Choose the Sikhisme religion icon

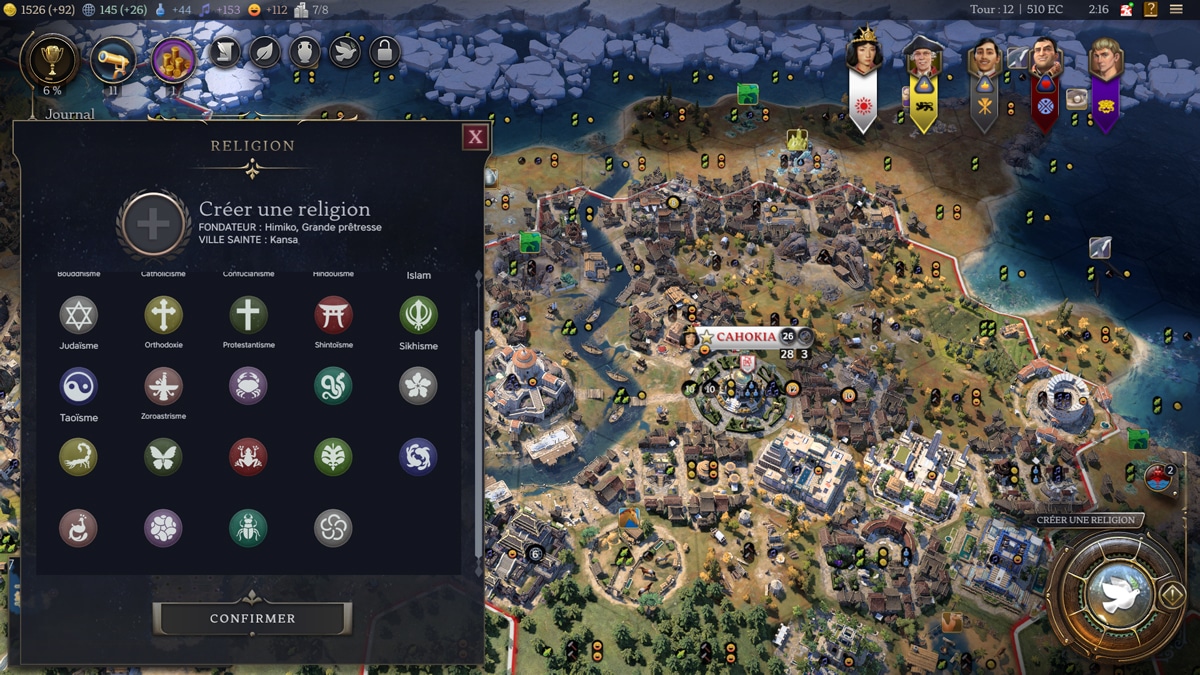418,315
